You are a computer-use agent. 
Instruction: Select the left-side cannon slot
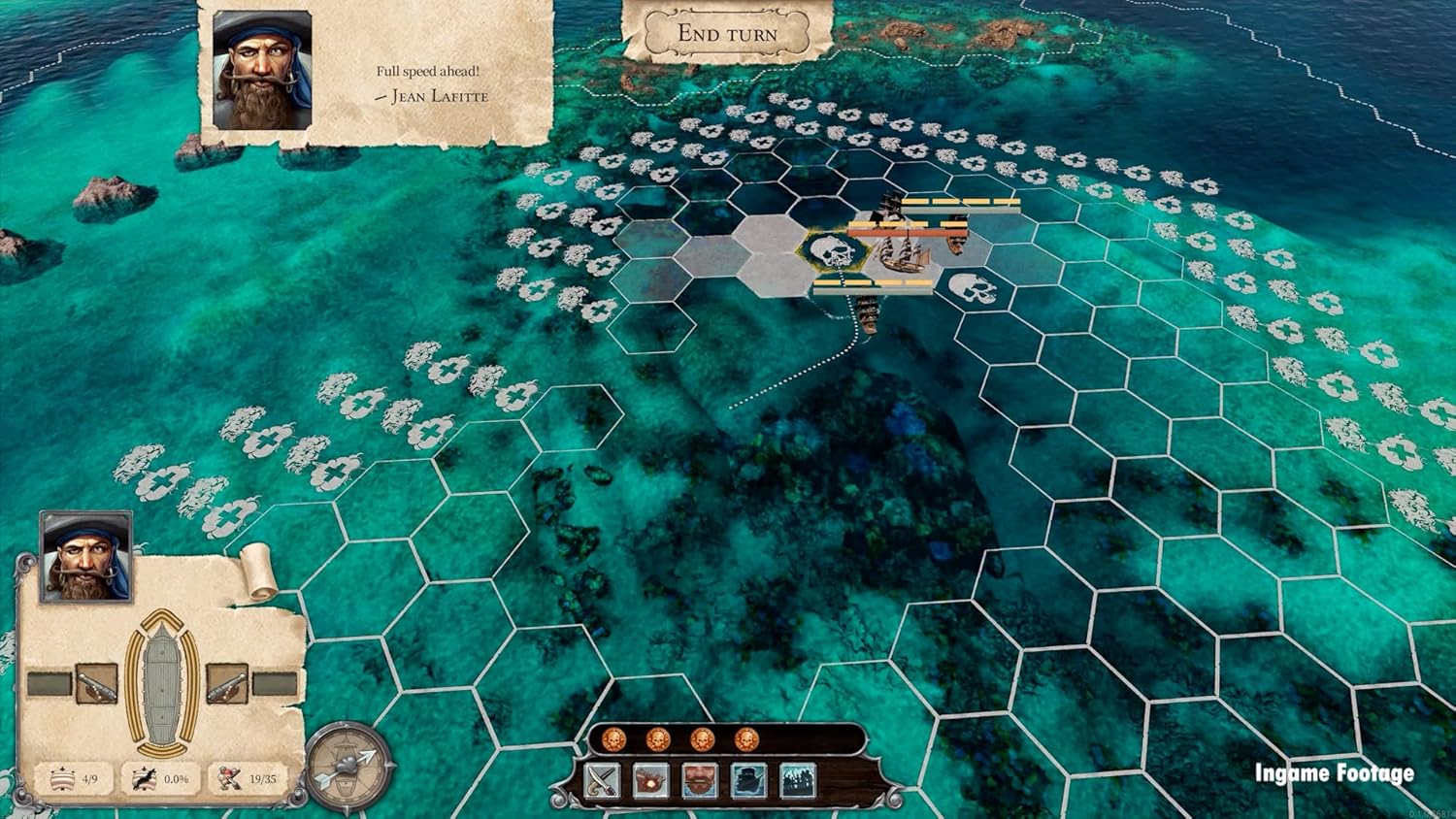click(96, 684)
